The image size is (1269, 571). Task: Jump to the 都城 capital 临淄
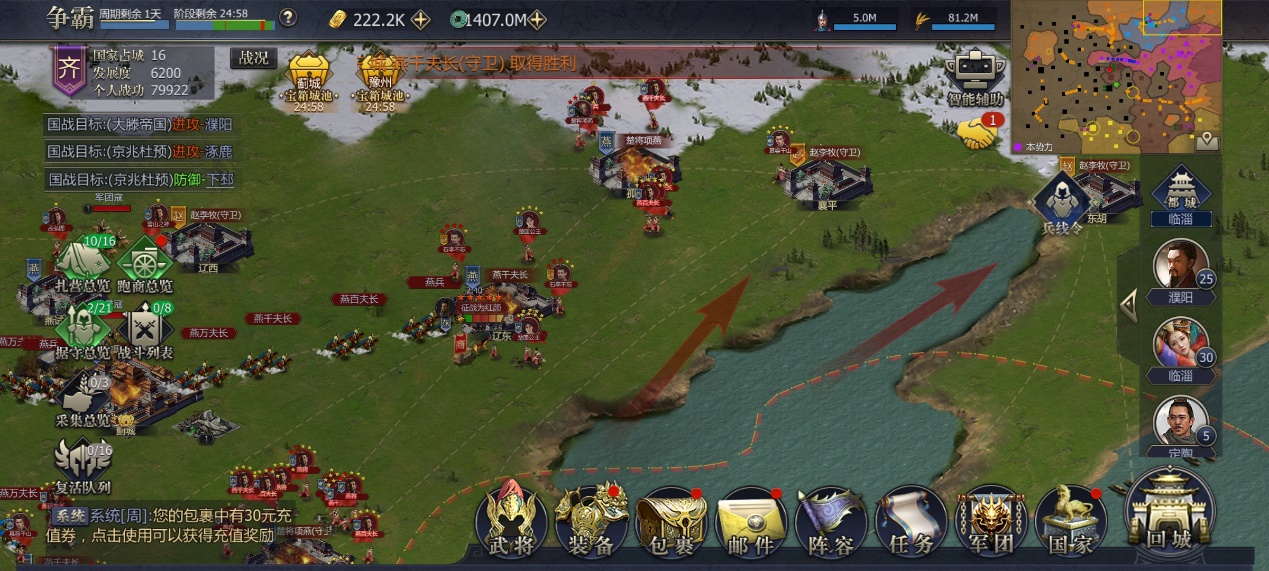(x=1181, y=195)
